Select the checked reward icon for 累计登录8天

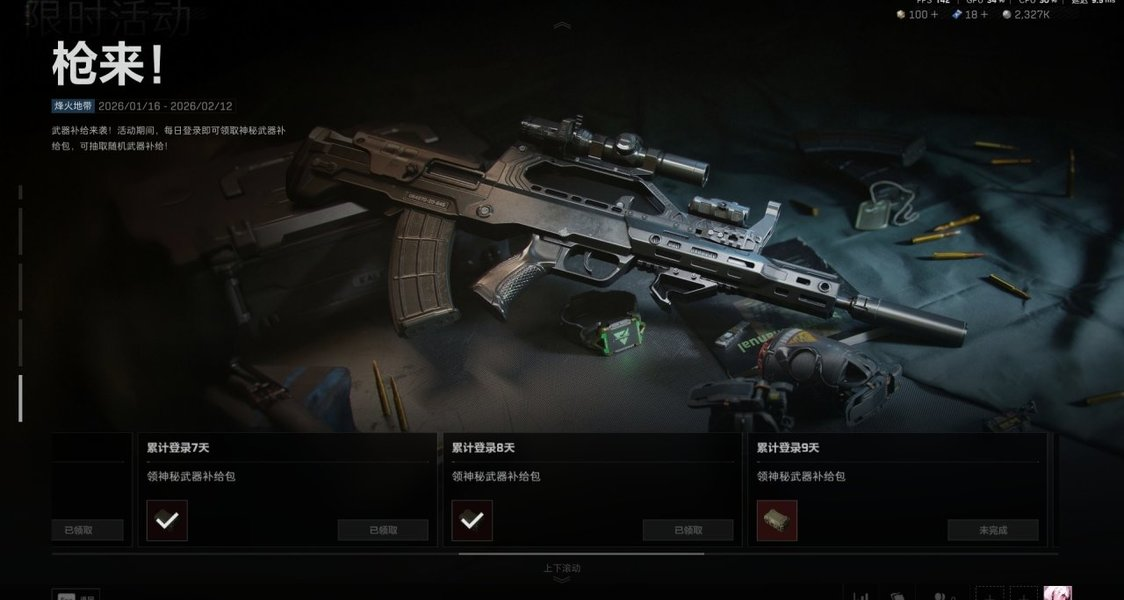[472, 521]
